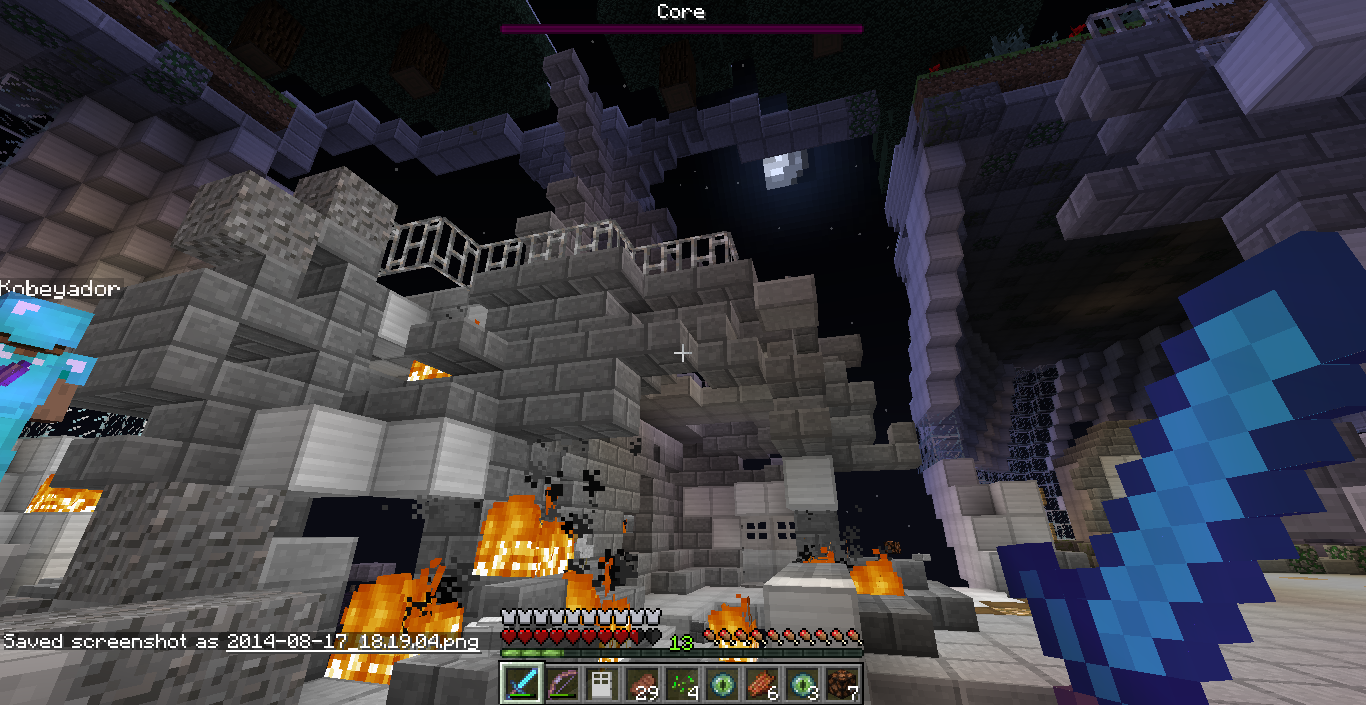Open the saved screenshot file link in chat
This screenshot has height=705, width=1366.
coord(352,642)
